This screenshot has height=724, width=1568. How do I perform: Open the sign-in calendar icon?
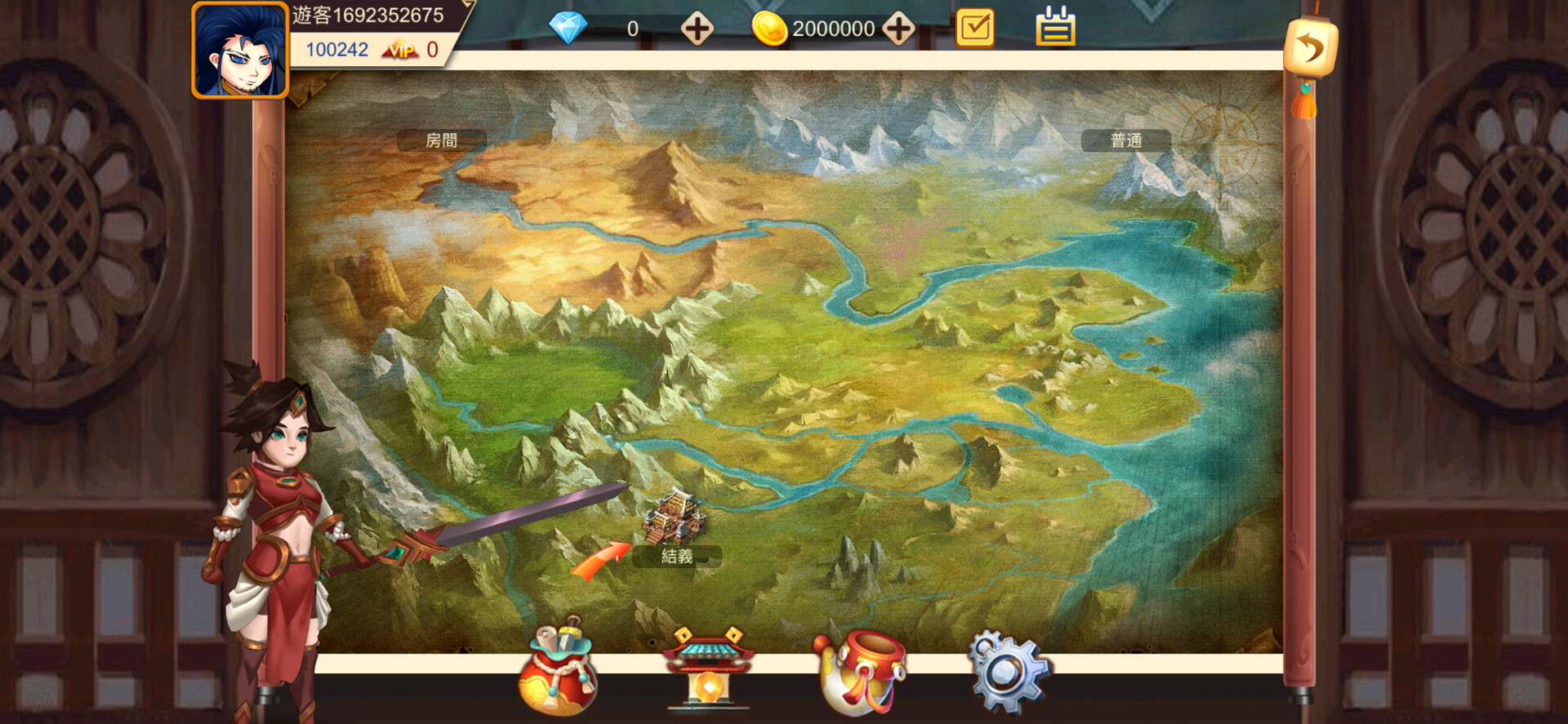pyautogui.click(x=1053, y=27)
